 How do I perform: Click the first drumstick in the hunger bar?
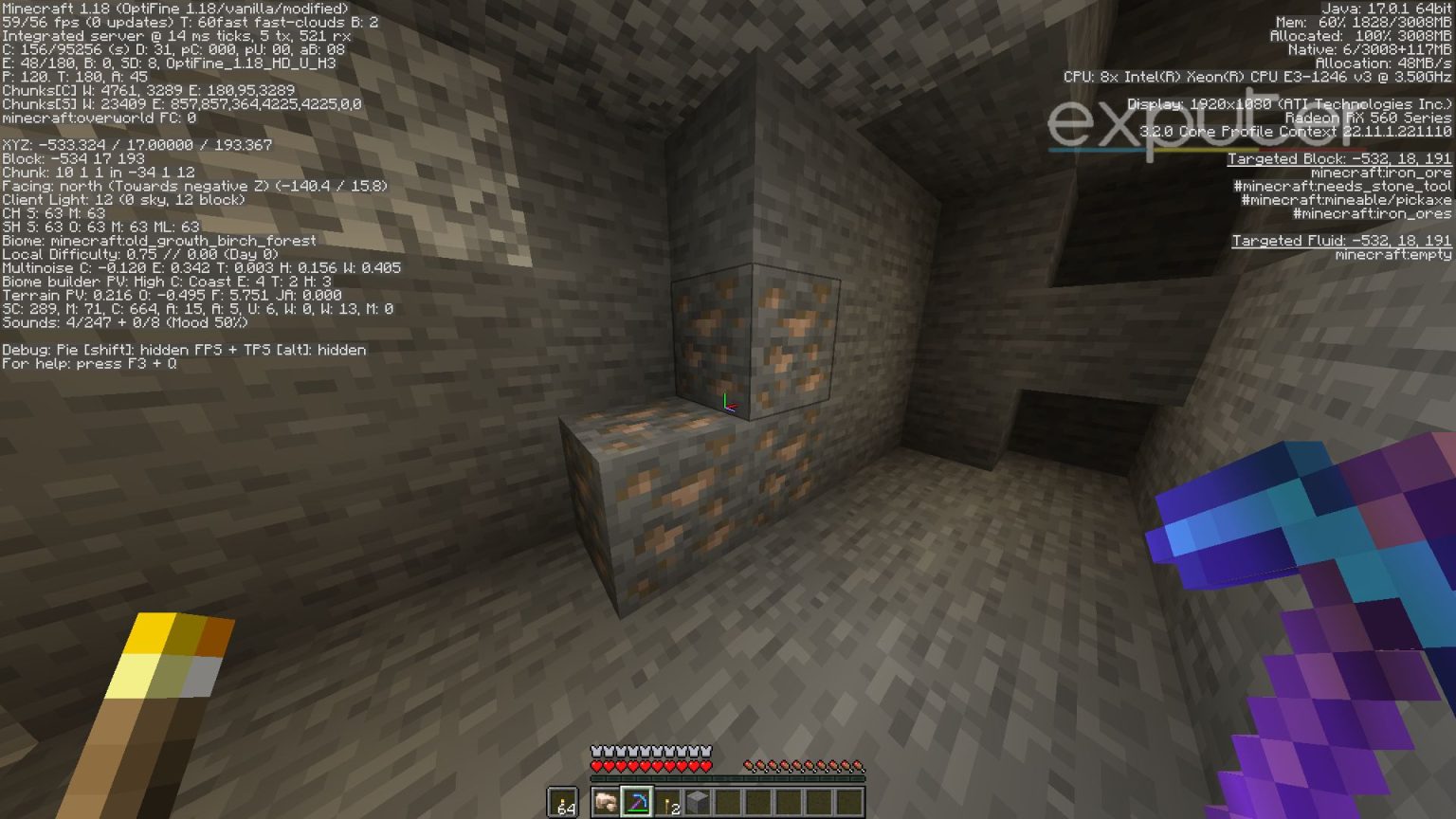(749, 765)
